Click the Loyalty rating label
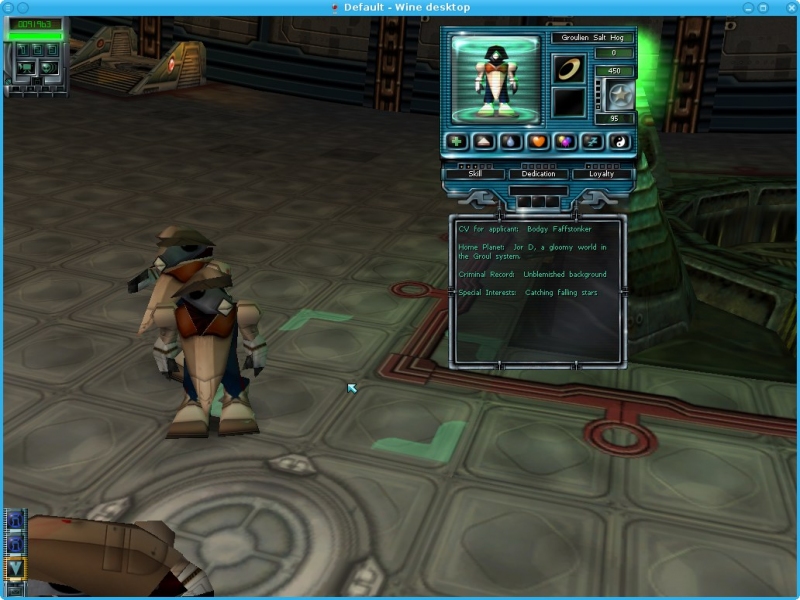This screenshot has height=600, width=800. tap(601, 174)
